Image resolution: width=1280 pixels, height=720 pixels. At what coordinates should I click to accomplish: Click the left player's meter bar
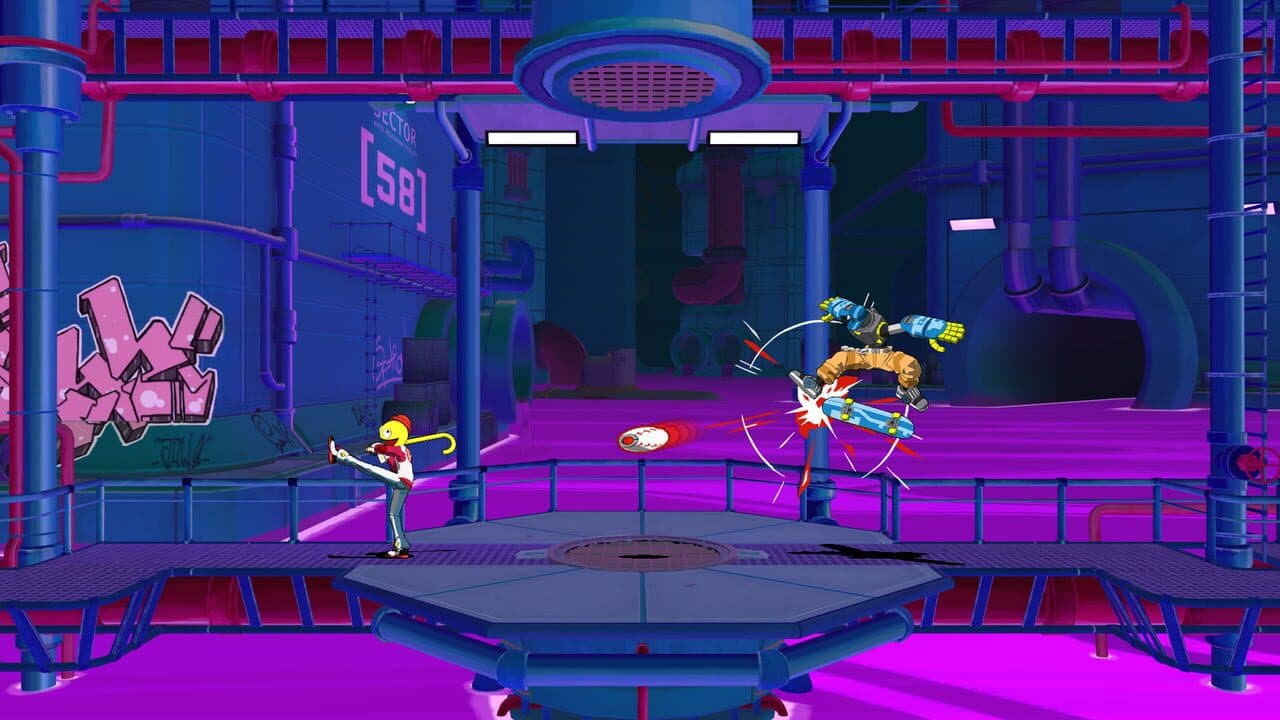click(532, 140)
